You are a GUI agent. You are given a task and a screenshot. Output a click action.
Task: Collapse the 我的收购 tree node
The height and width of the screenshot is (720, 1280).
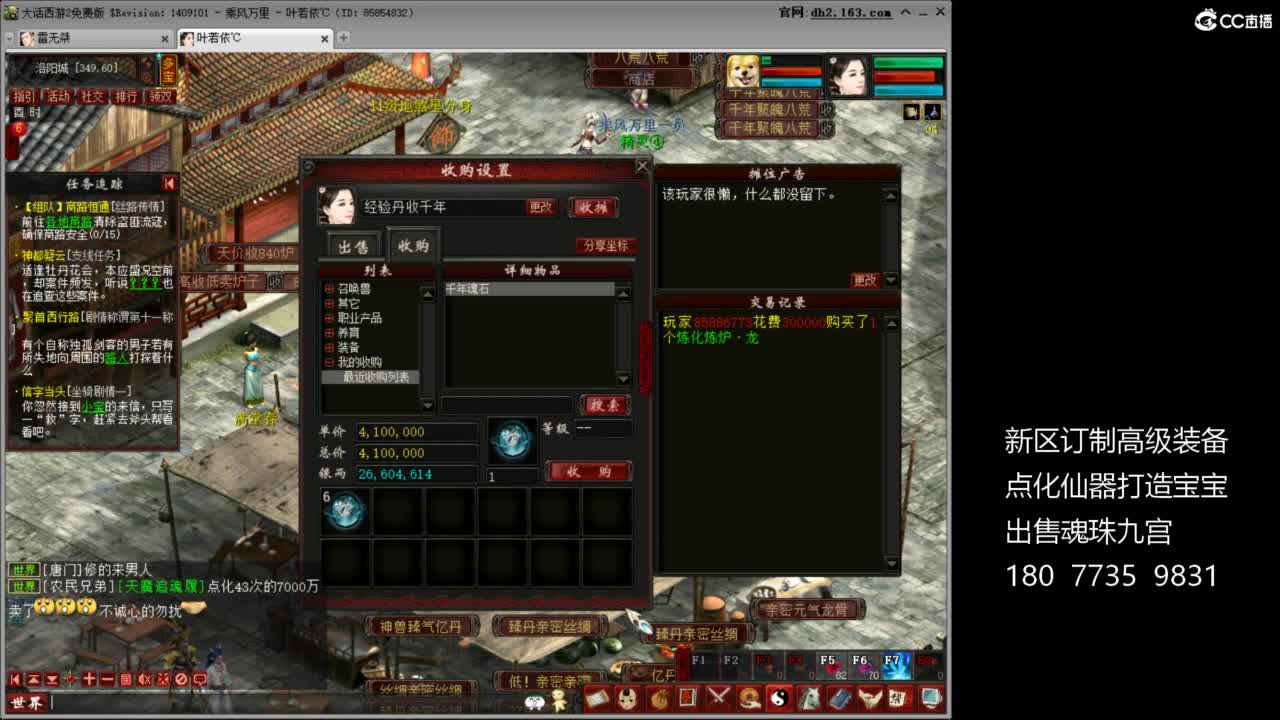pos(327,361)
